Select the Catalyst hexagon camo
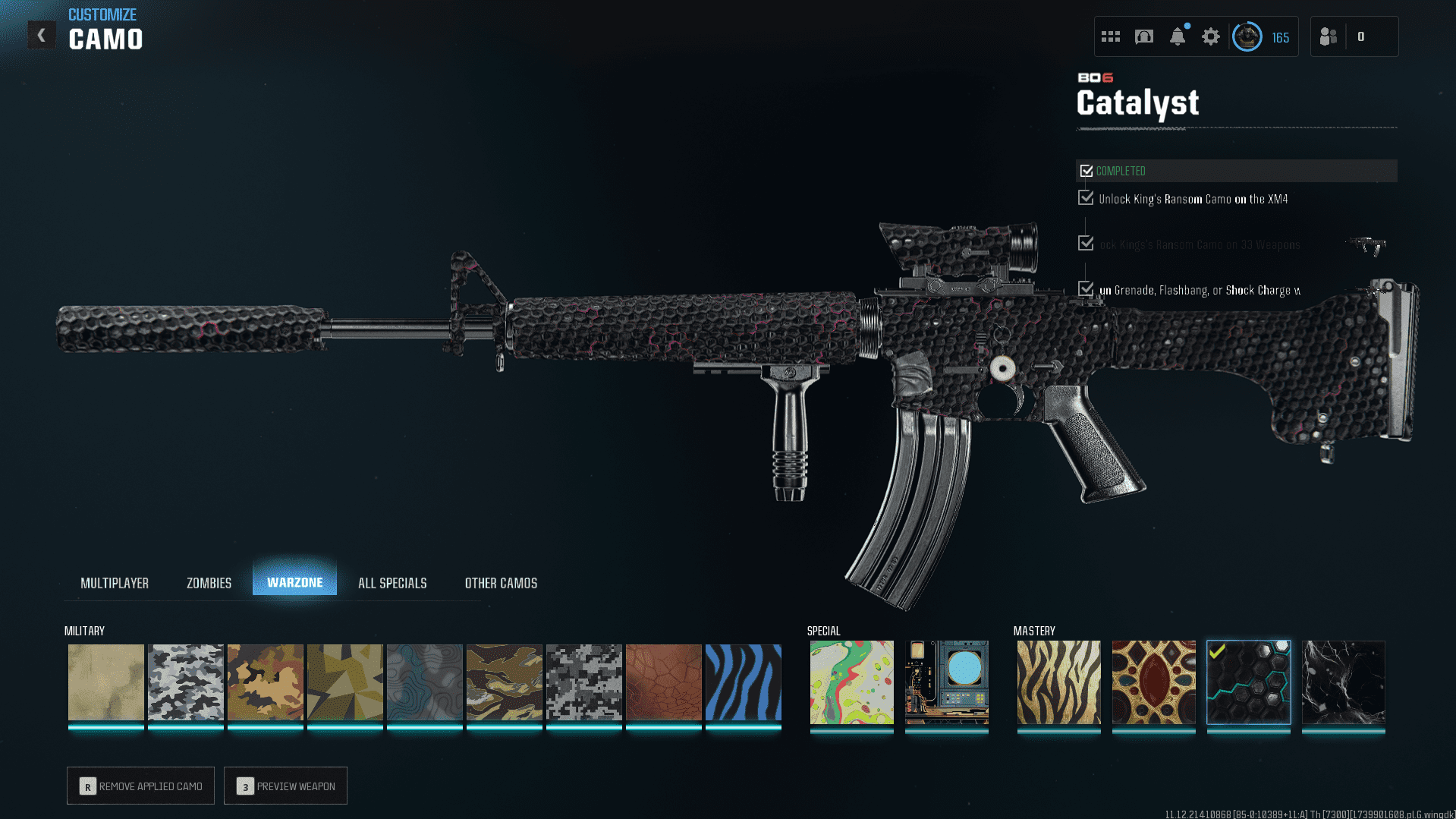This screenshot has width=1456, height=819. coord(1248,682)
